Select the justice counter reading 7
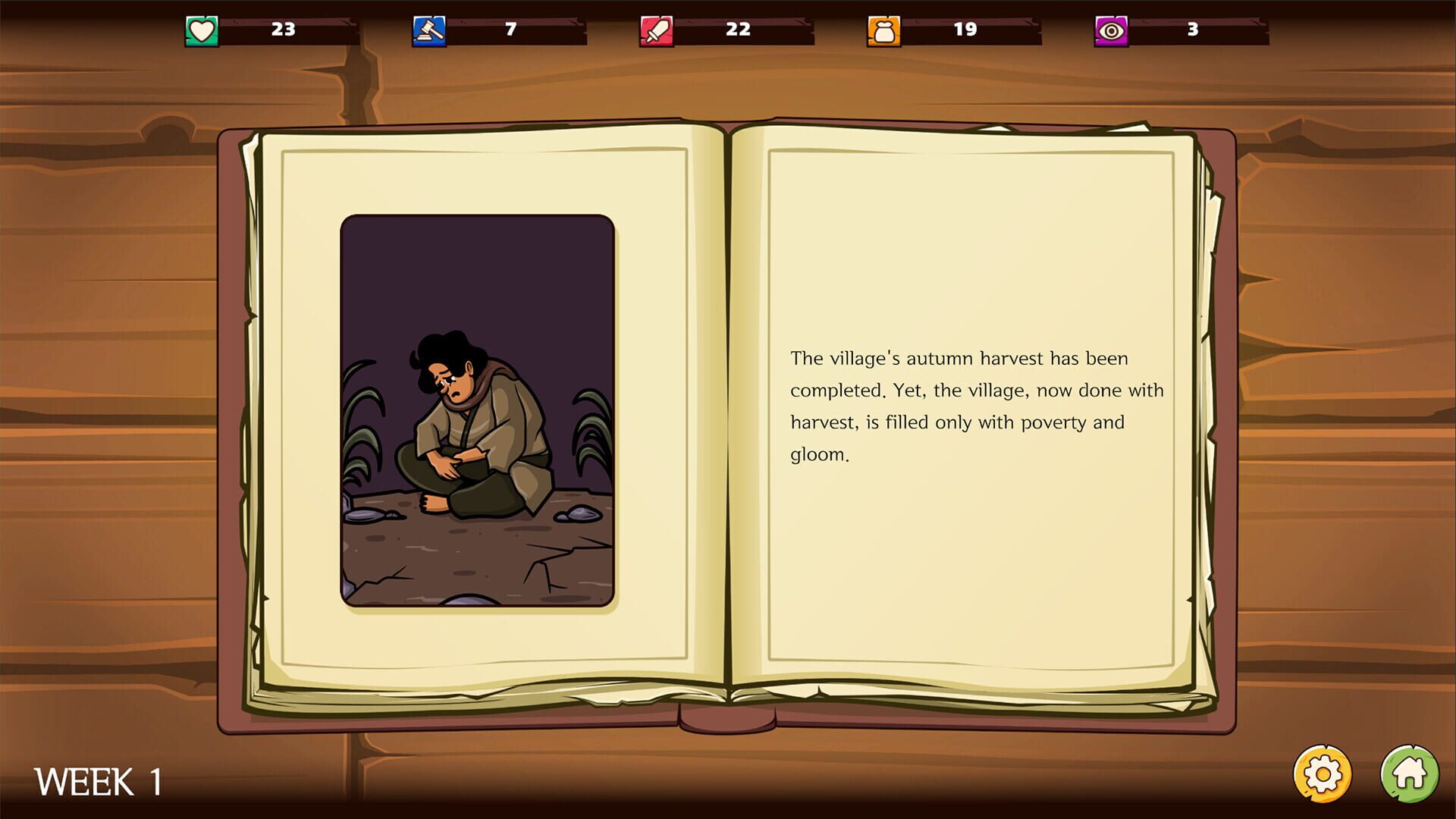1456x819 pixels. 510,30
